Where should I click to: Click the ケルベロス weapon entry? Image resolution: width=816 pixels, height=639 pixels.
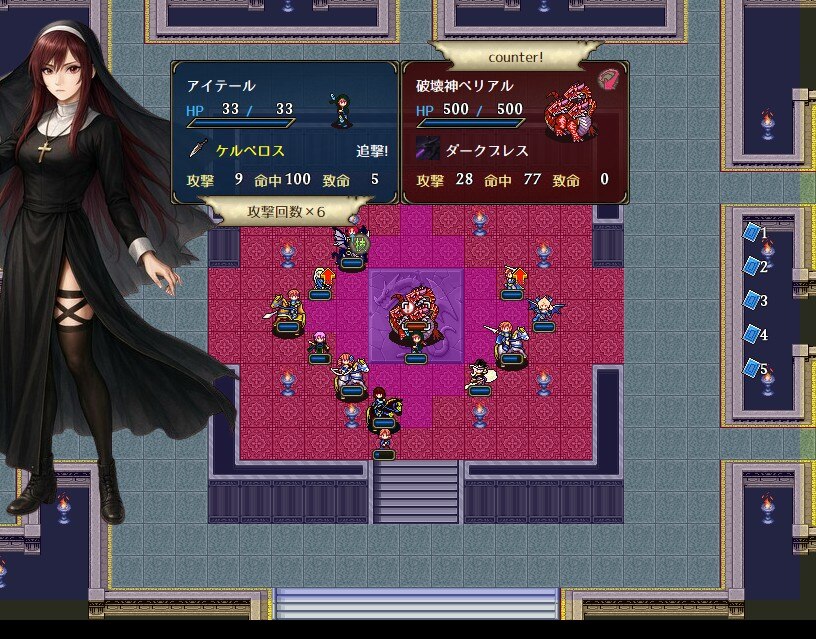(249, 151)
